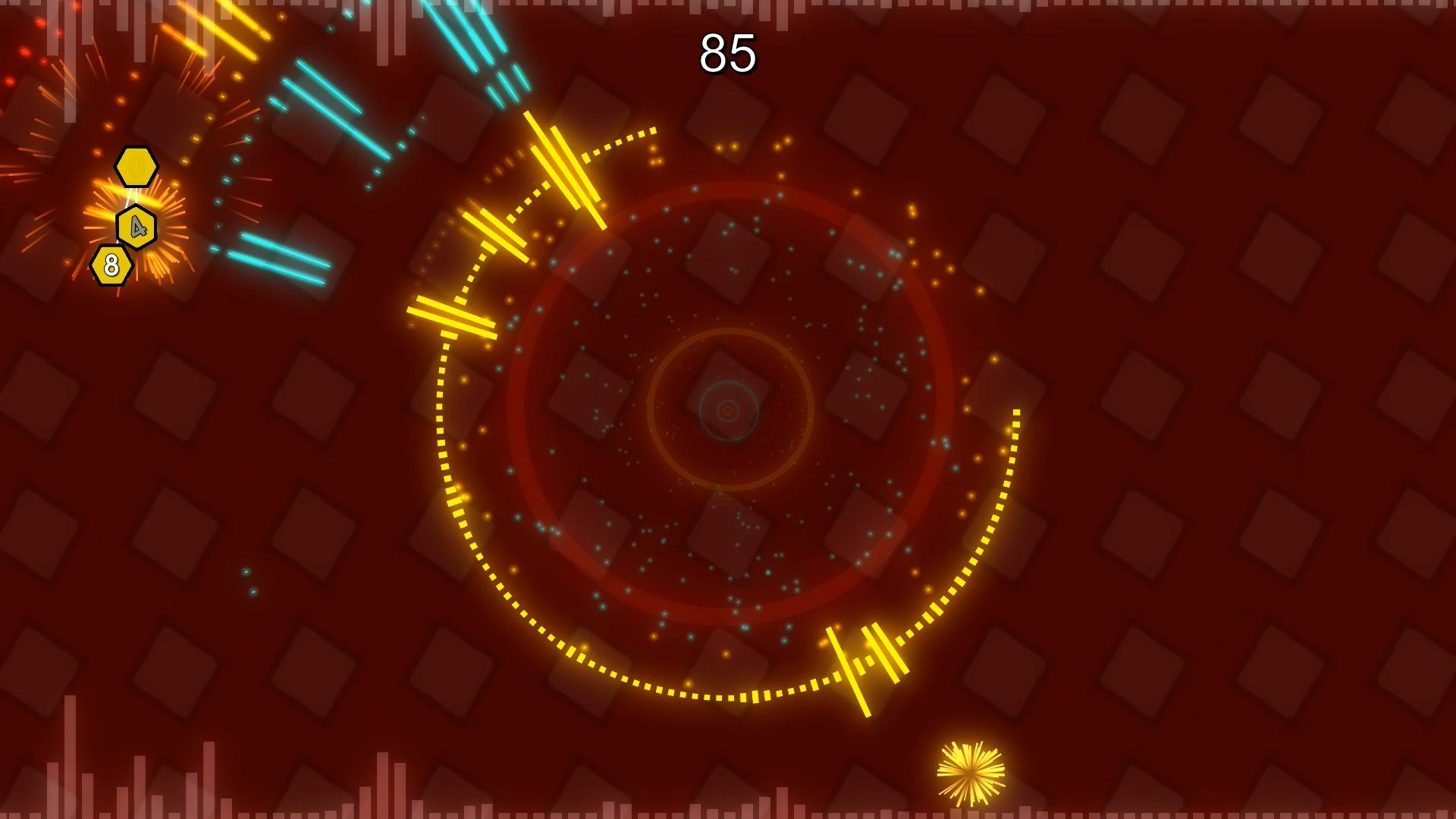Select the hexagon labeled 4

coord(136,227)
